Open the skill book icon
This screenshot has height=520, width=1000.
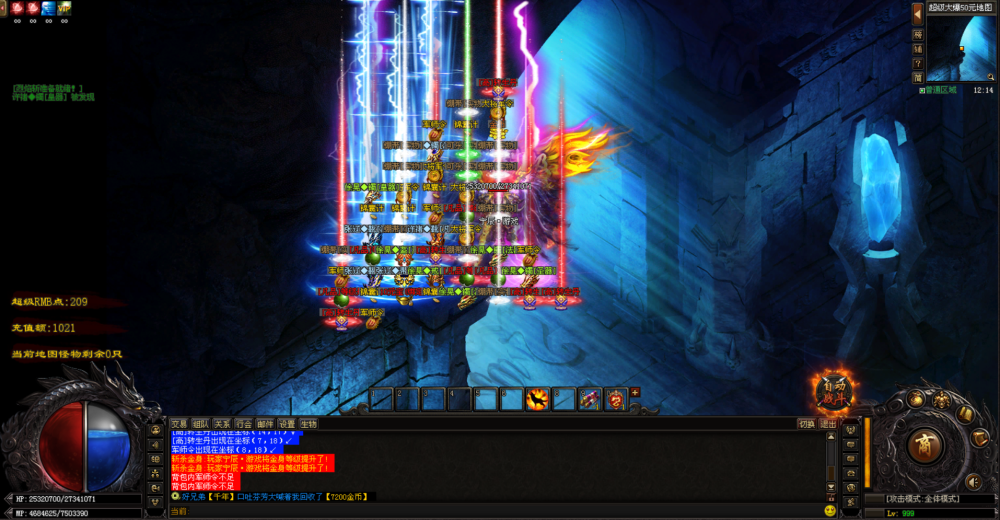tap(965, 413)
